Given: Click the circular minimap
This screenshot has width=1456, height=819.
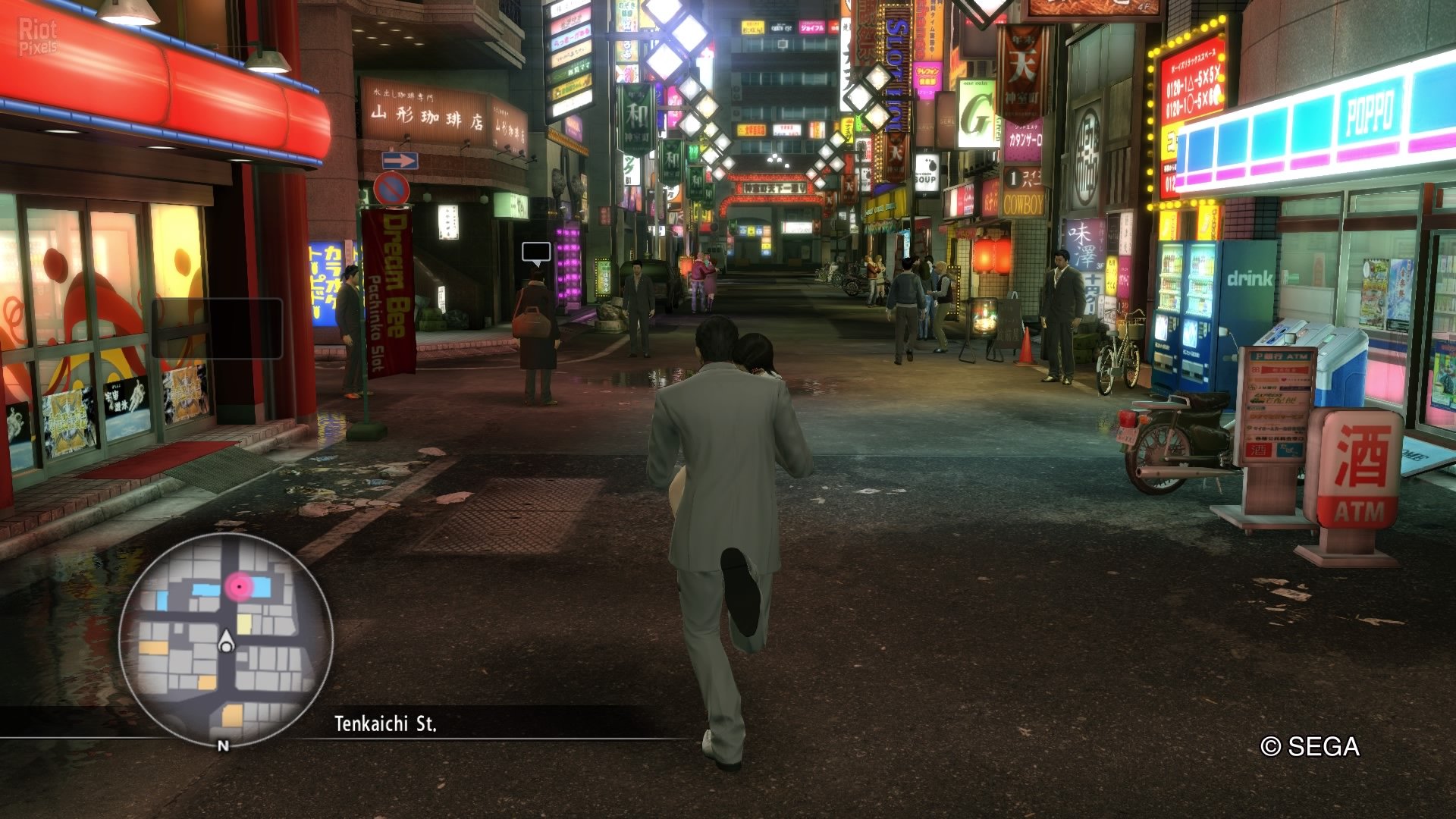Looking at the screenshot, I should pyautogui.click(x=226, y=641).
